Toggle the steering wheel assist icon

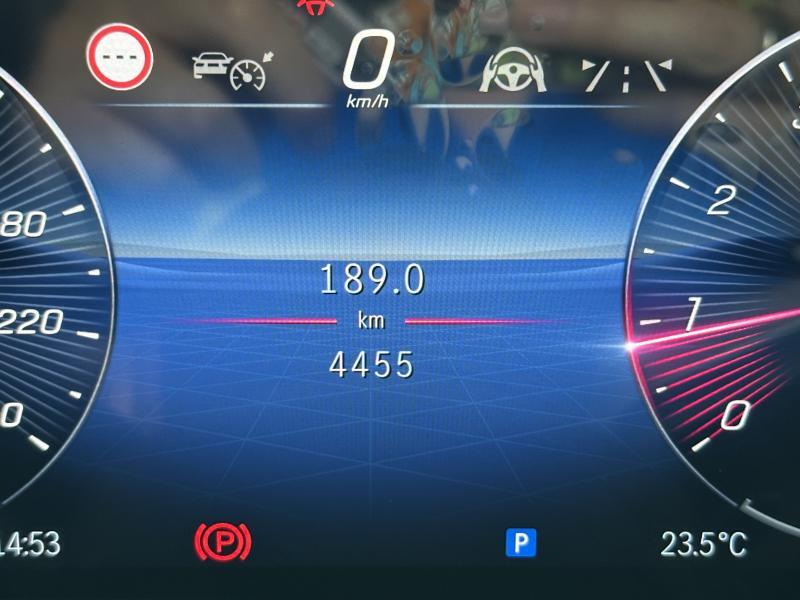coord(514,71)
